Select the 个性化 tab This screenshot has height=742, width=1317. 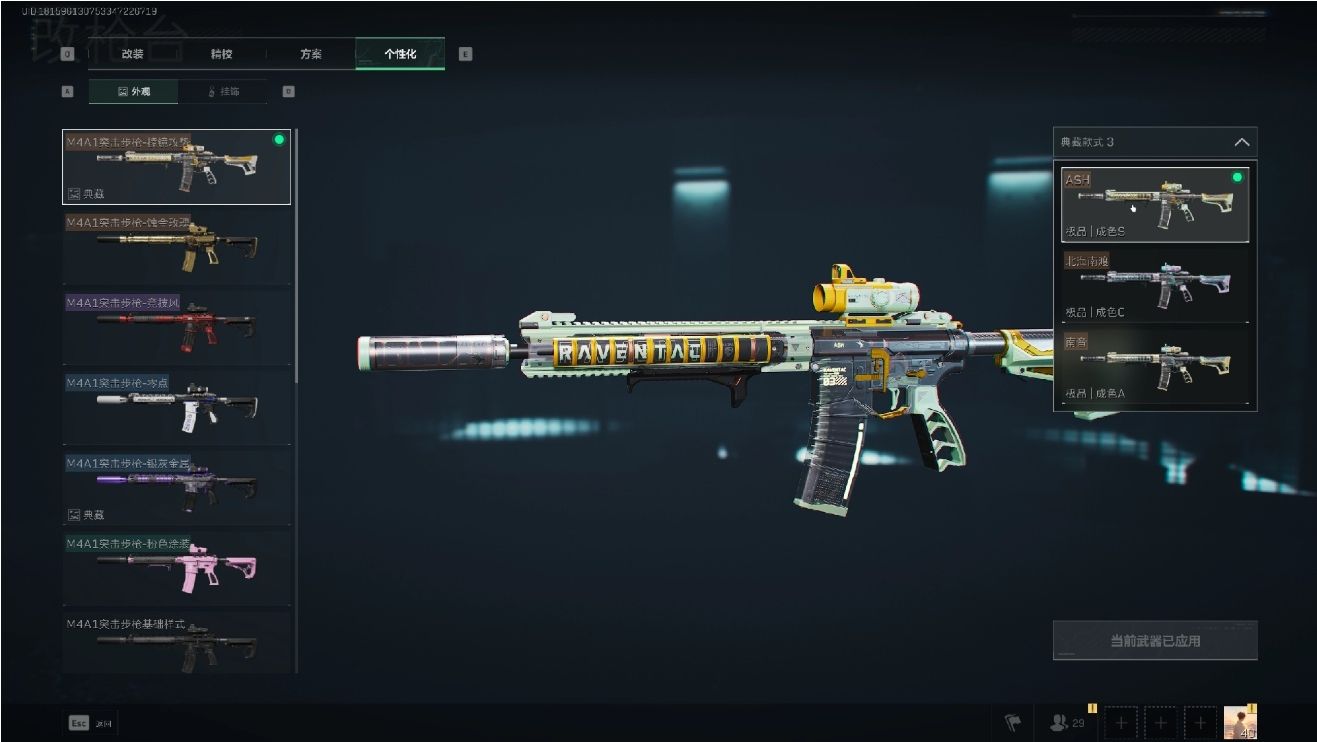click(400, 54)
